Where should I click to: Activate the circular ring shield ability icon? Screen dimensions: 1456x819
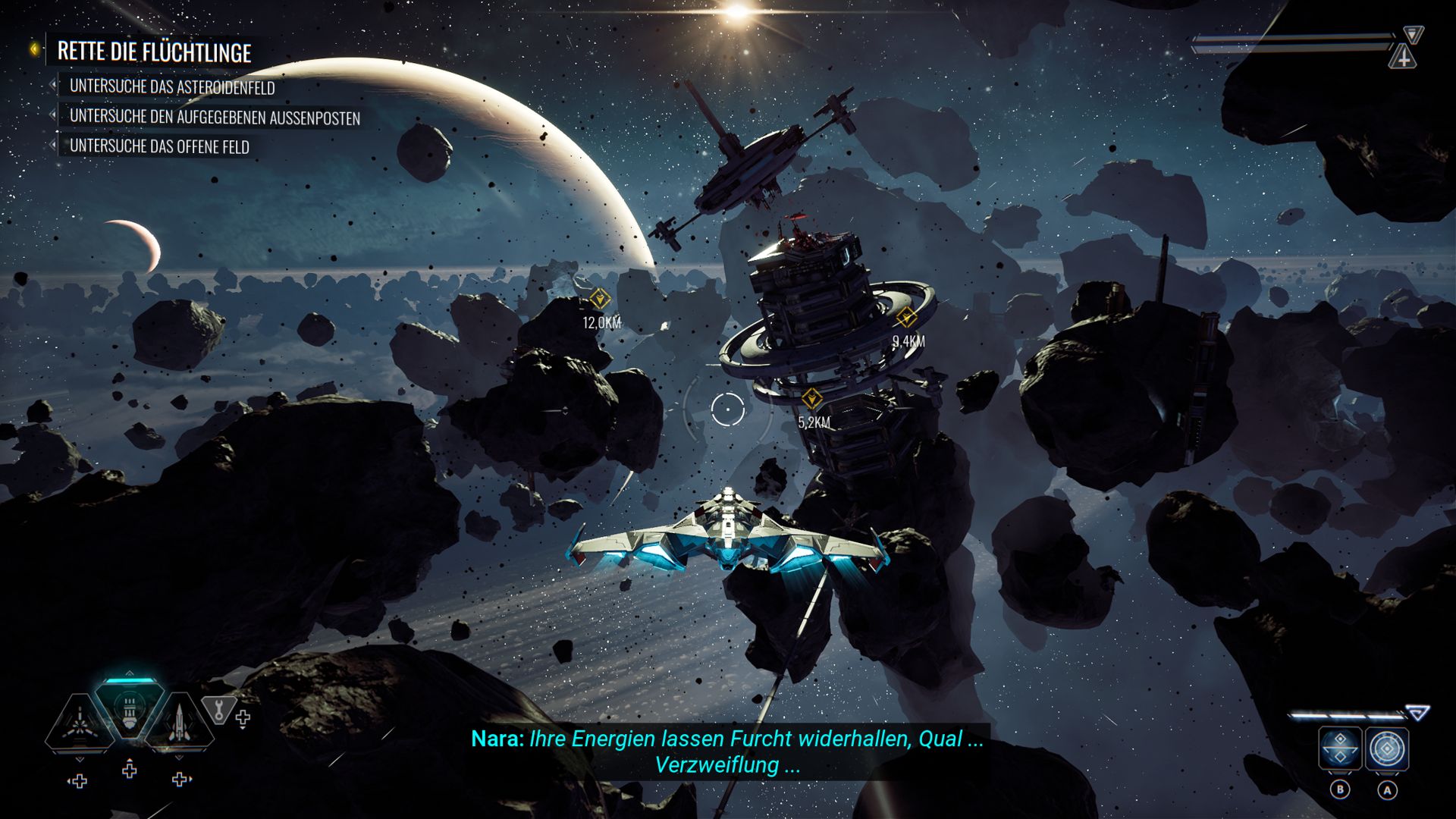(1387, 749)
